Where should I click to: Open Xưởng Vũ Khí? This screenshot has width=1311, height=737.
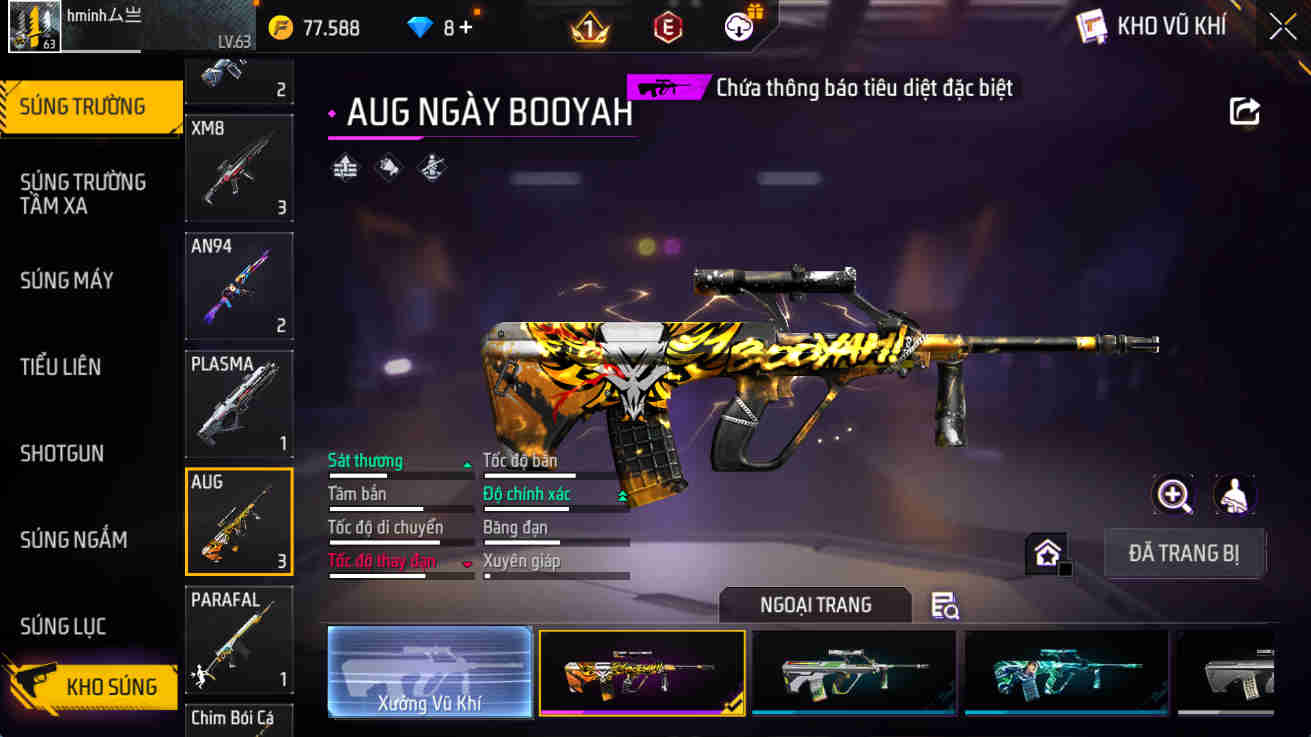(430, 672)
